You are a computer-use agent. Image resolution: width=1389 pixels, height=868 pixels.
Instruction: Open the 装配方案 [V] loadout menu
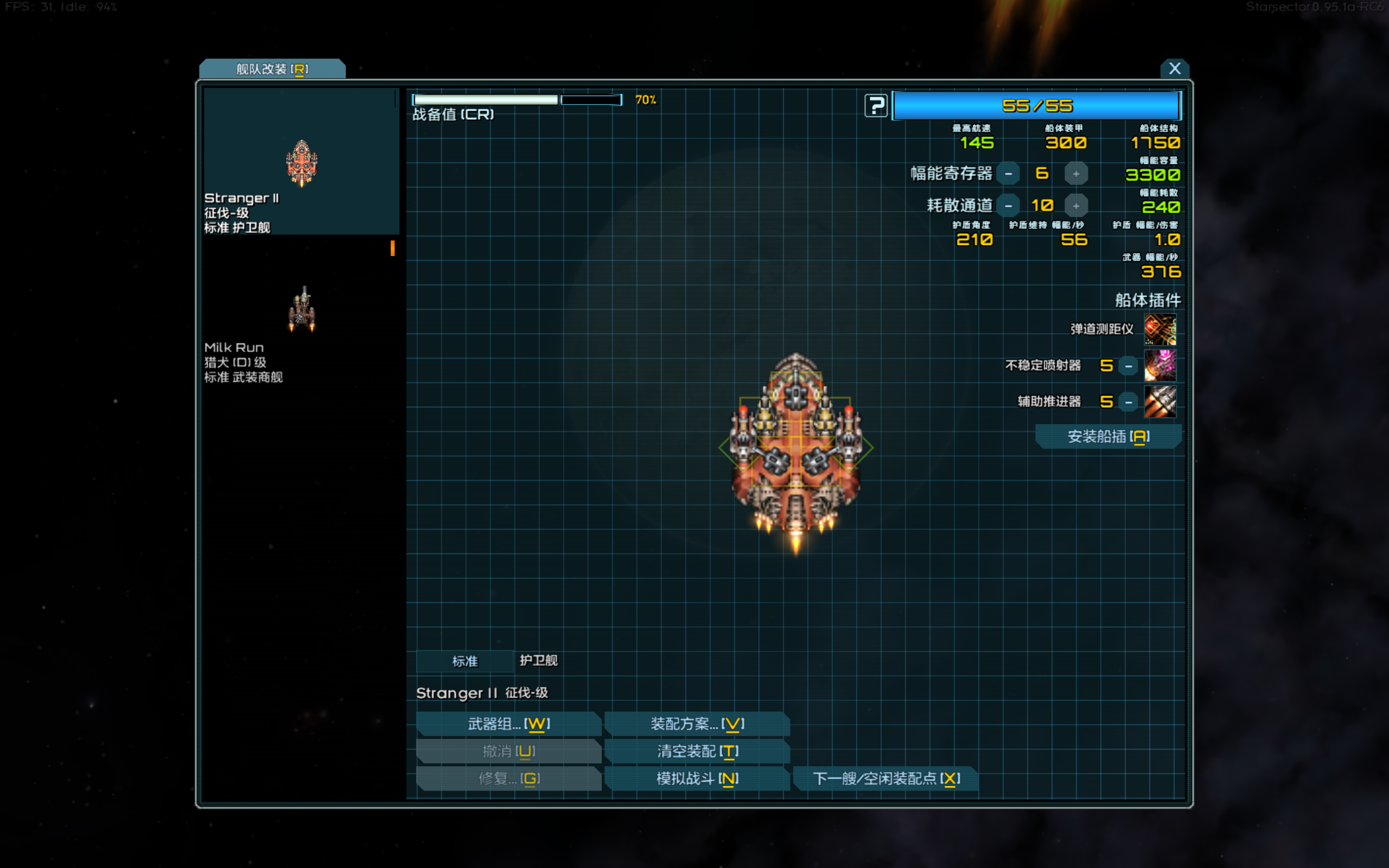(x=697, y=724)
